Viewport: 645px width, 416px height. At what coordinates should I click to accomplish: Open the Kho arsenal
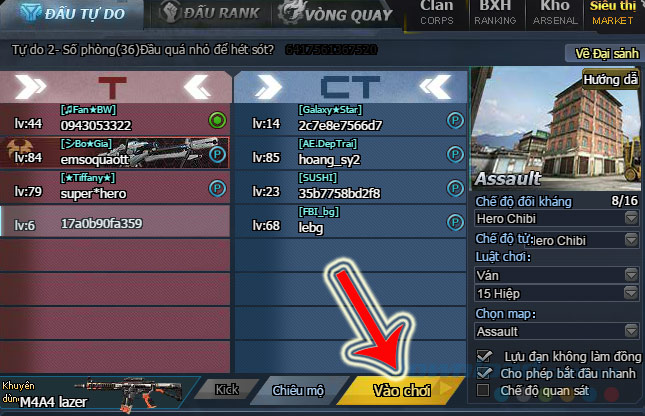(x=553, y=12)
